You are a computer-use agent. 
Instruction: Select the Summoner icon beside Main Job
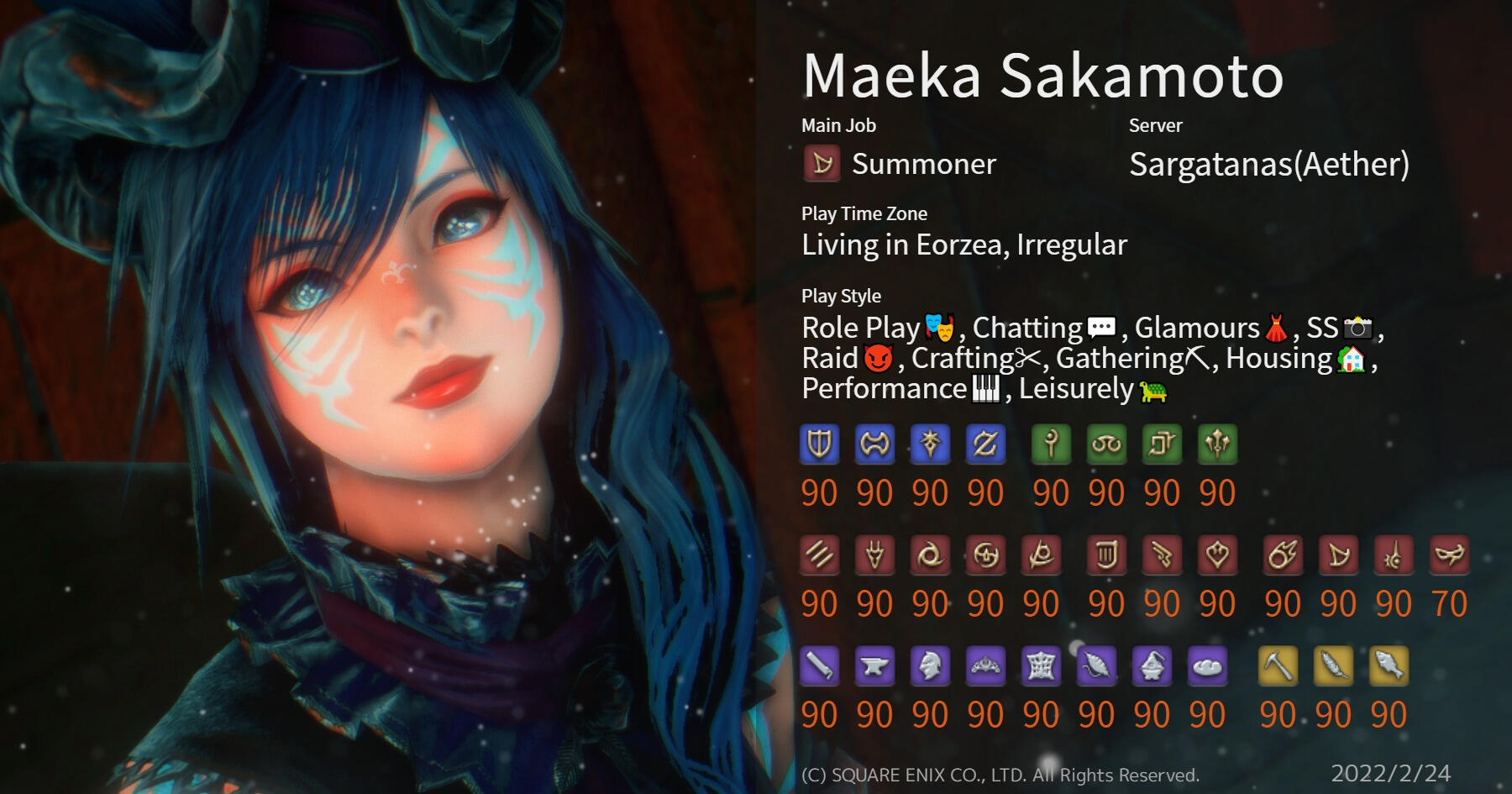coord(822,164)
